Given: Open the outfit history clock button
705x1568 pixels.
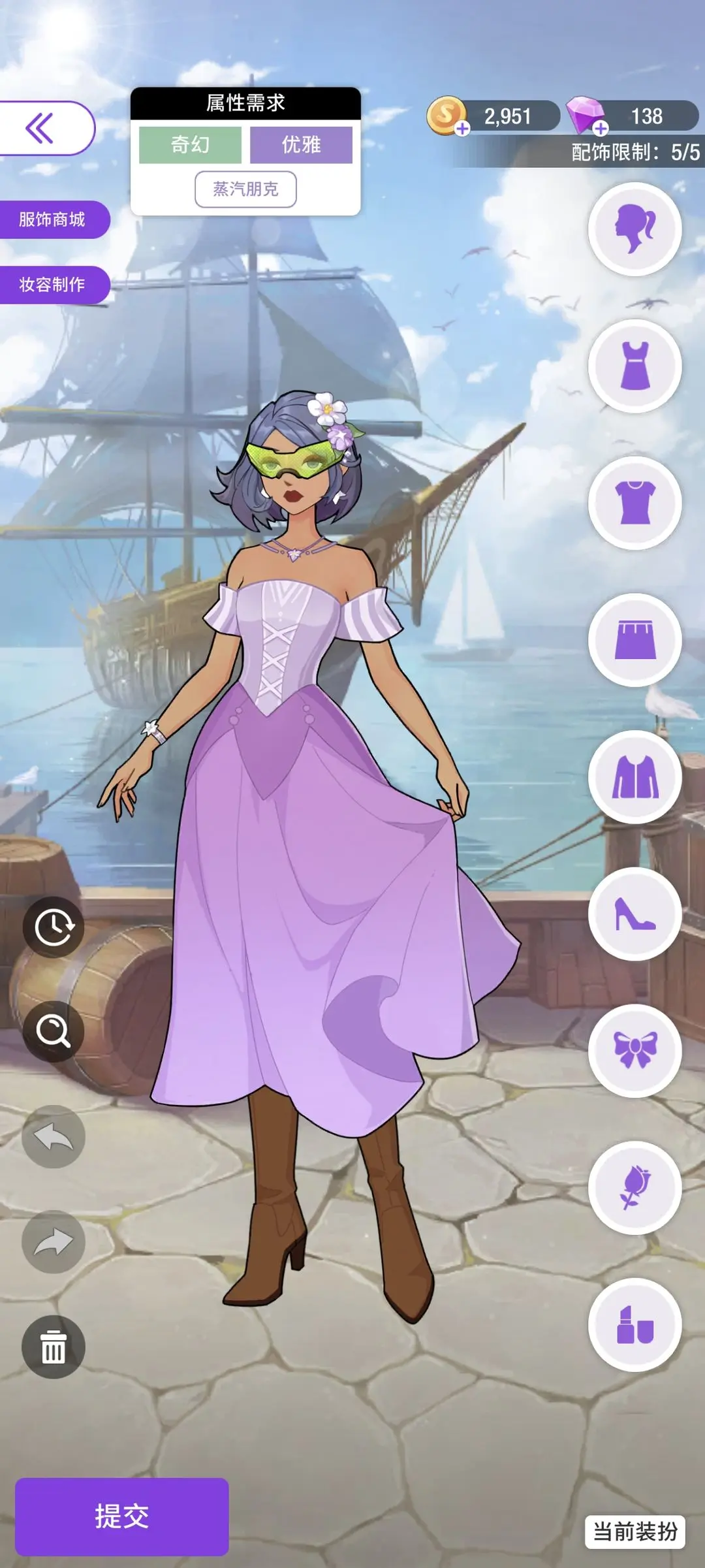Looking at the screenshot, I should click(x=54, y=927).
